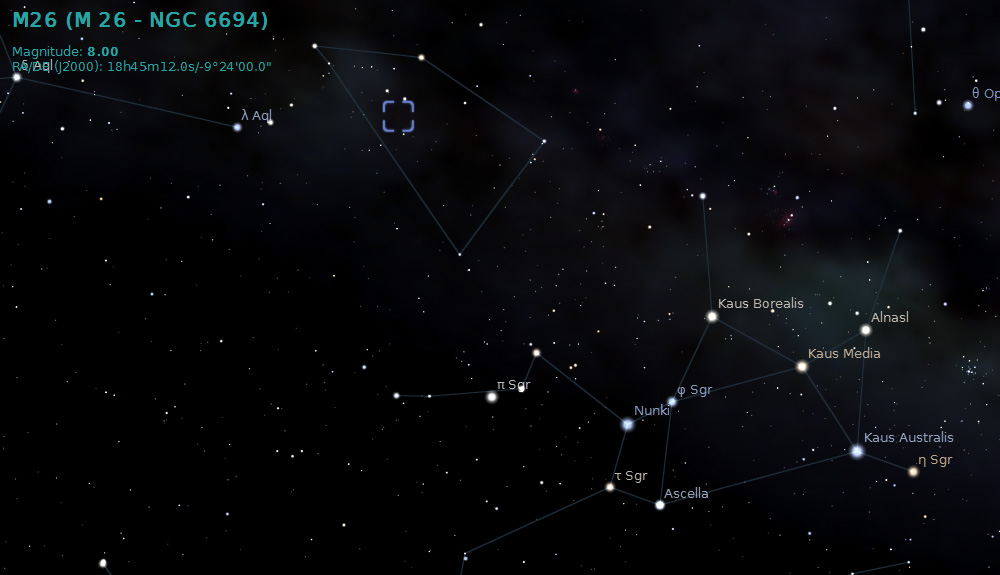The width and height of the screenshot is (1000, 575).
Task: Select the star λ Aql
Action: click(237, 127)
